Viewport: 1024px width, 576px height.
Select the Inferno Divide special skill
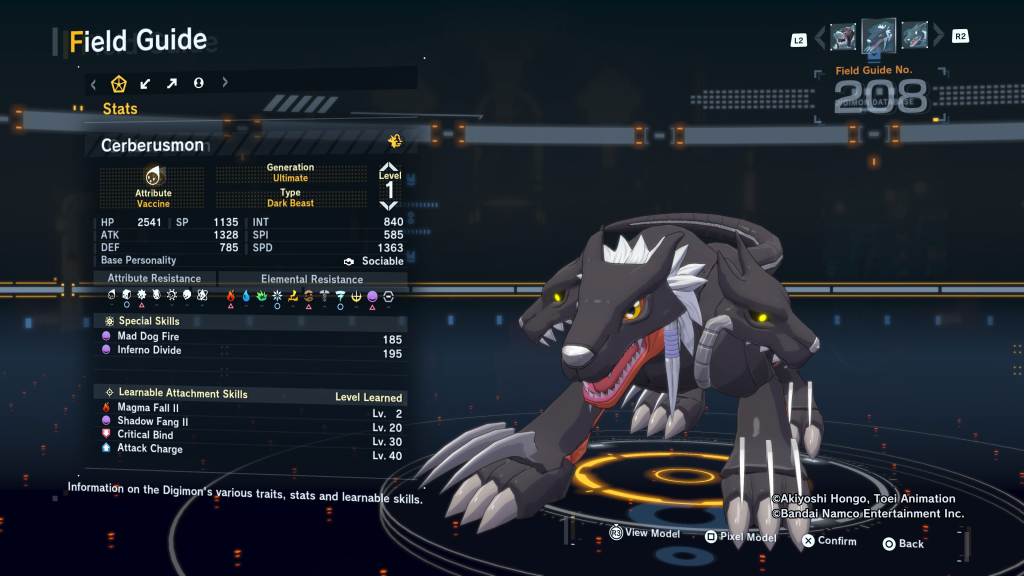click(x=148, y=352)
